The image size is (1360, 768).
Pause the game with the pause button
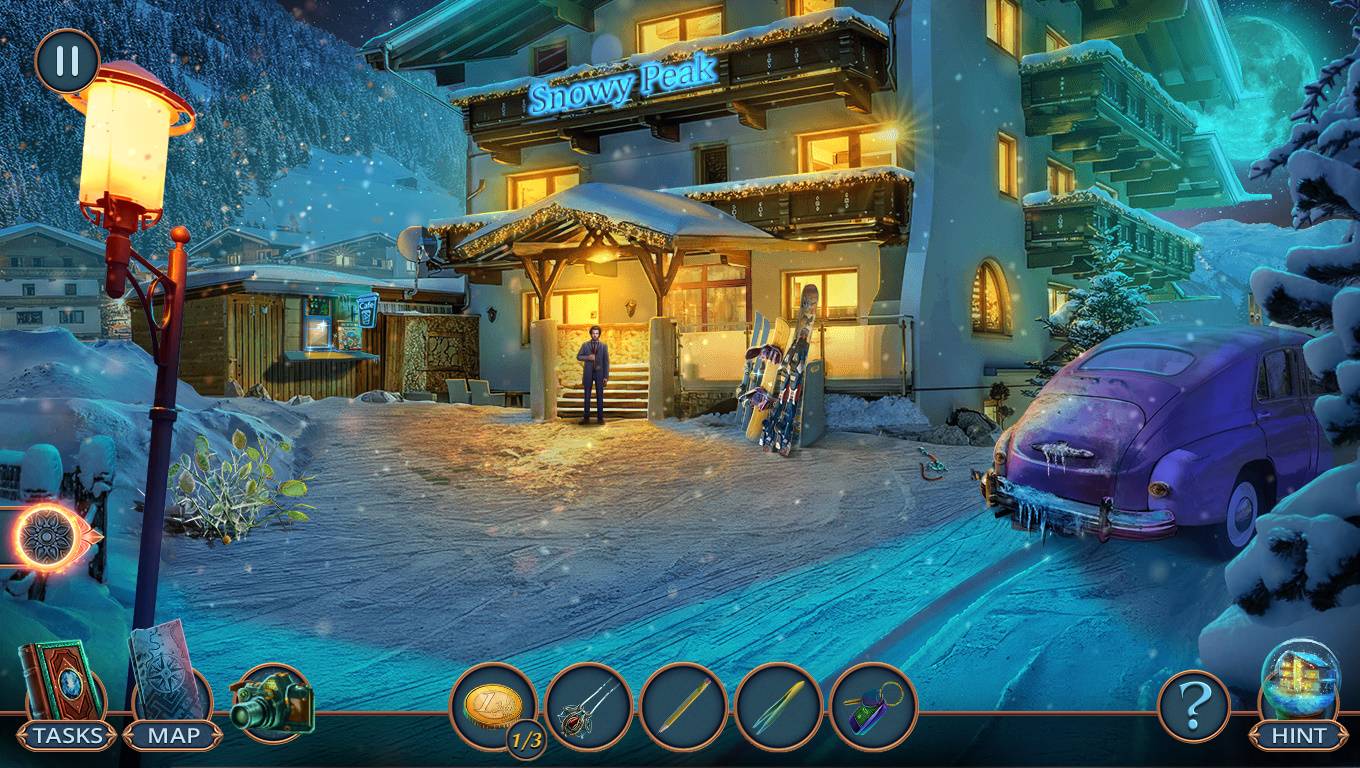[67, 61]
